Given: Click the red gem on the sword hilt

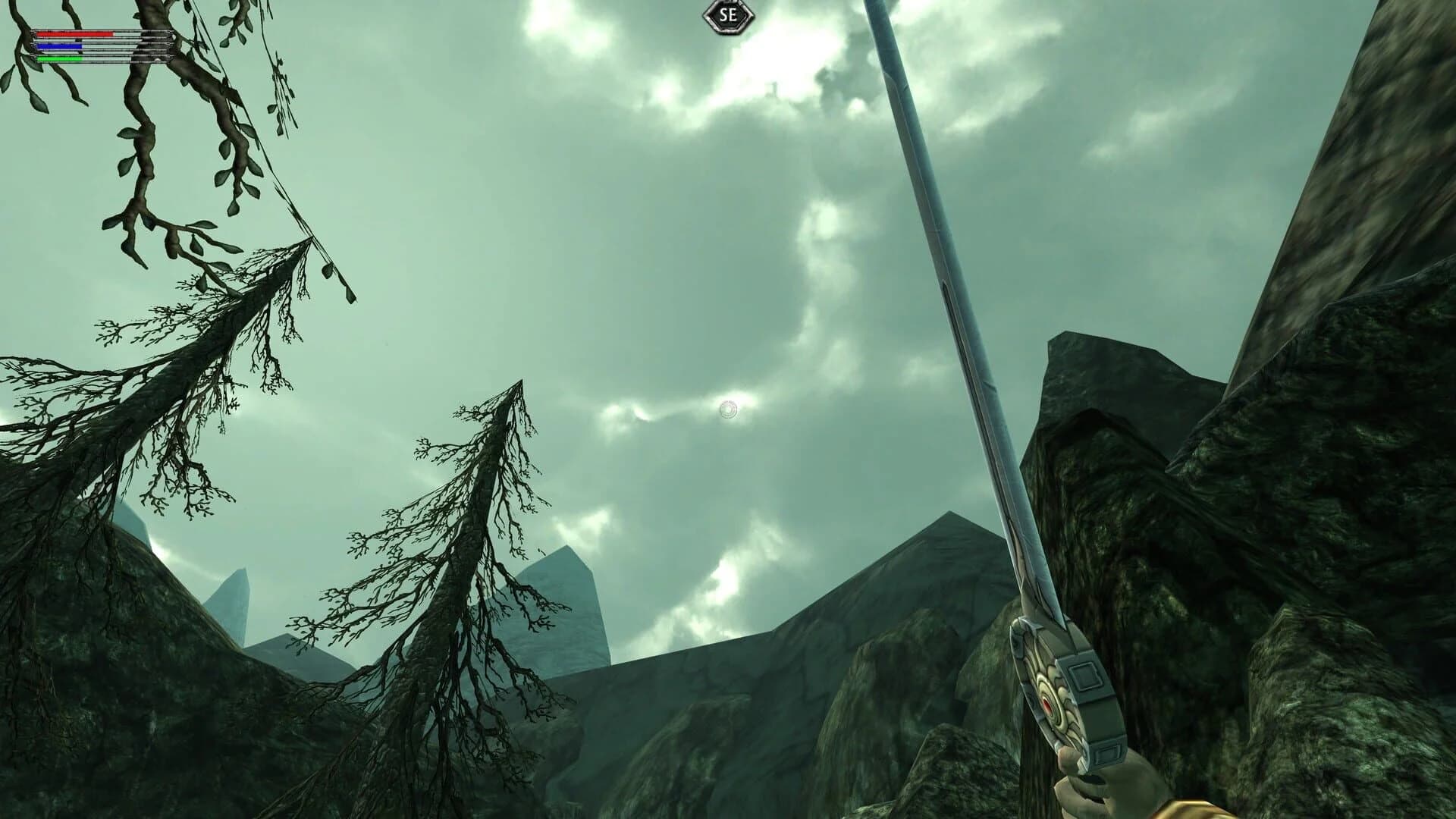Looking at the screenshot, I should [1047, 705].
